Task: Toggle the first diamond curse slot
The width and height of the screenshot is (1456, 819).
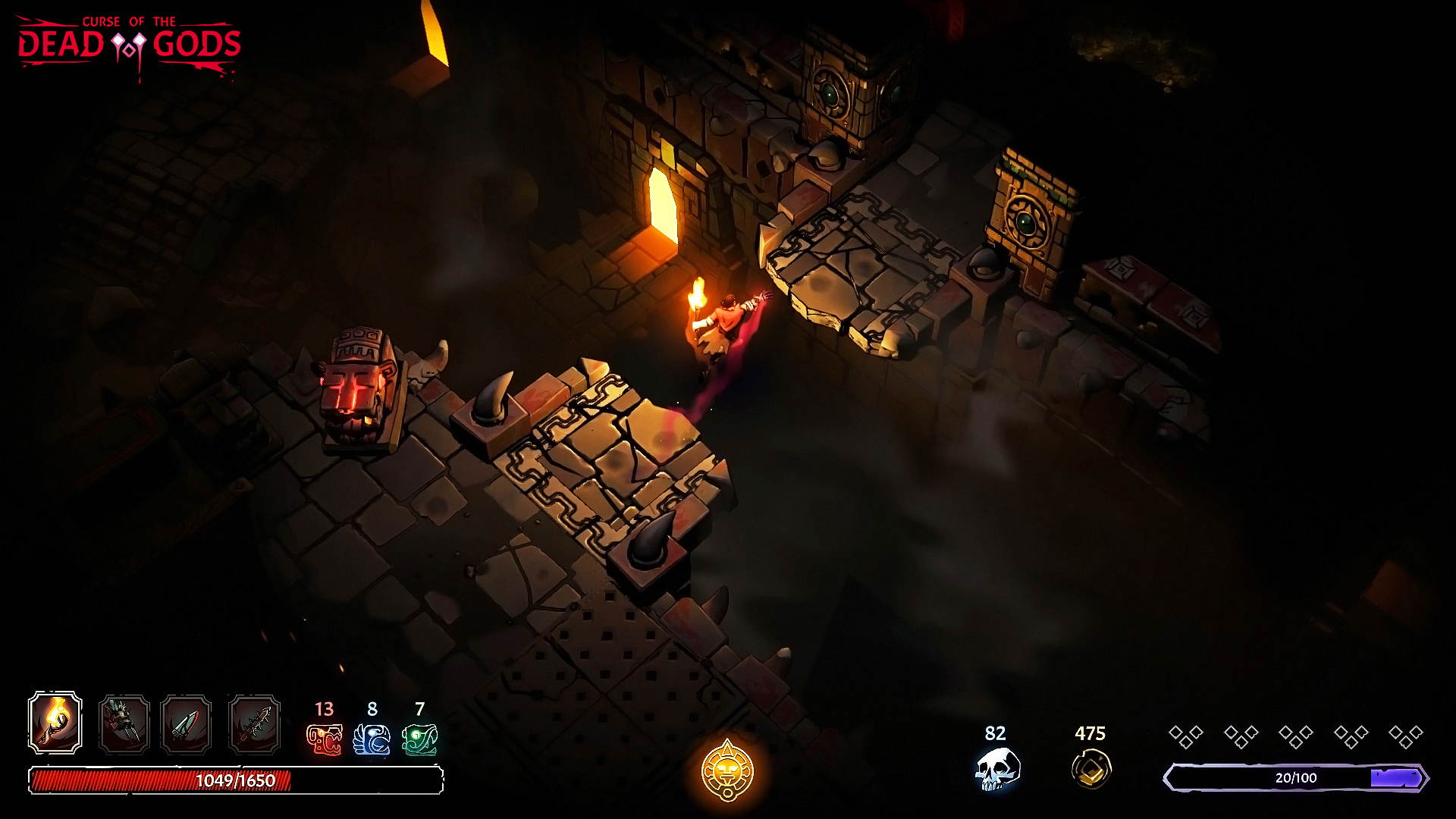Action: pyautogui.click(x=1187, y=732)
